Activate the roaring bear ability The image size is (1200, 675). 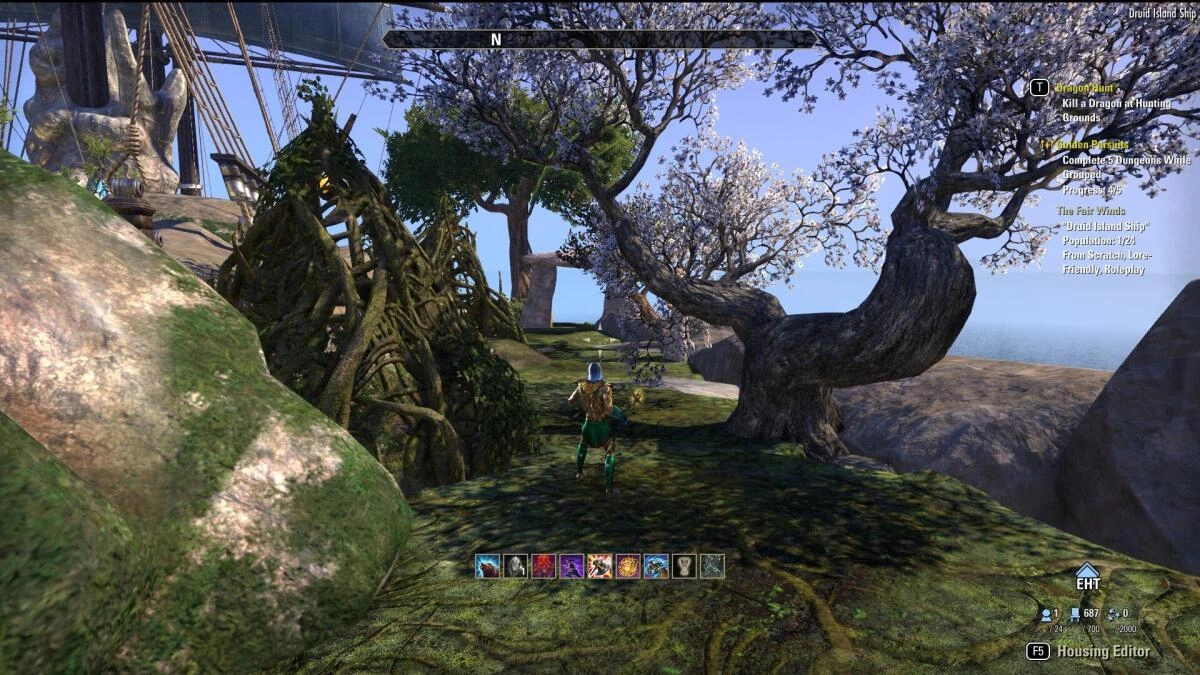click(x=487, y=566)
